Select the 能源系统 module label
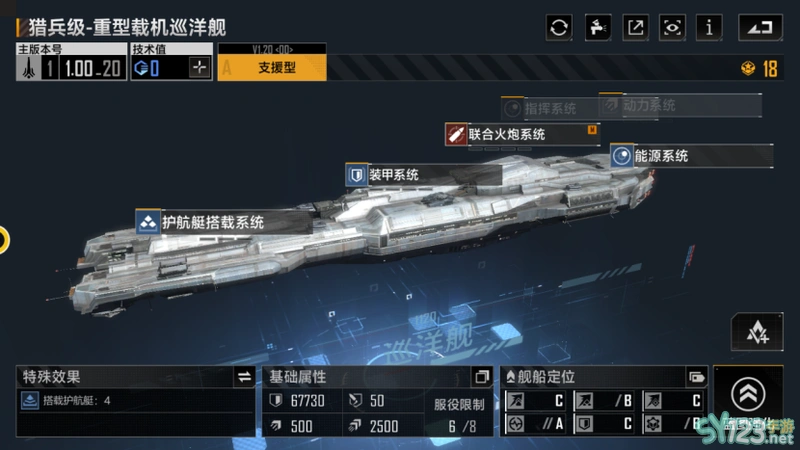This screenshot has width=800, height=450. click(x=692, y=156)
